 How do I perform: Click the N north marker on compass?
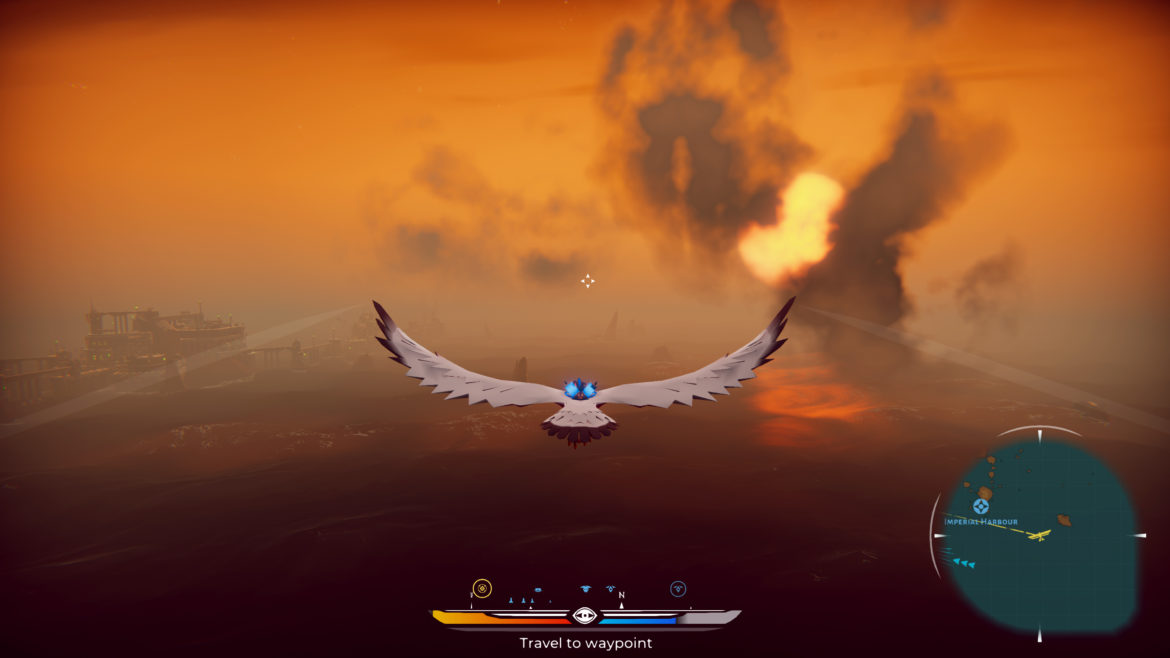click(x=621, y=596)
